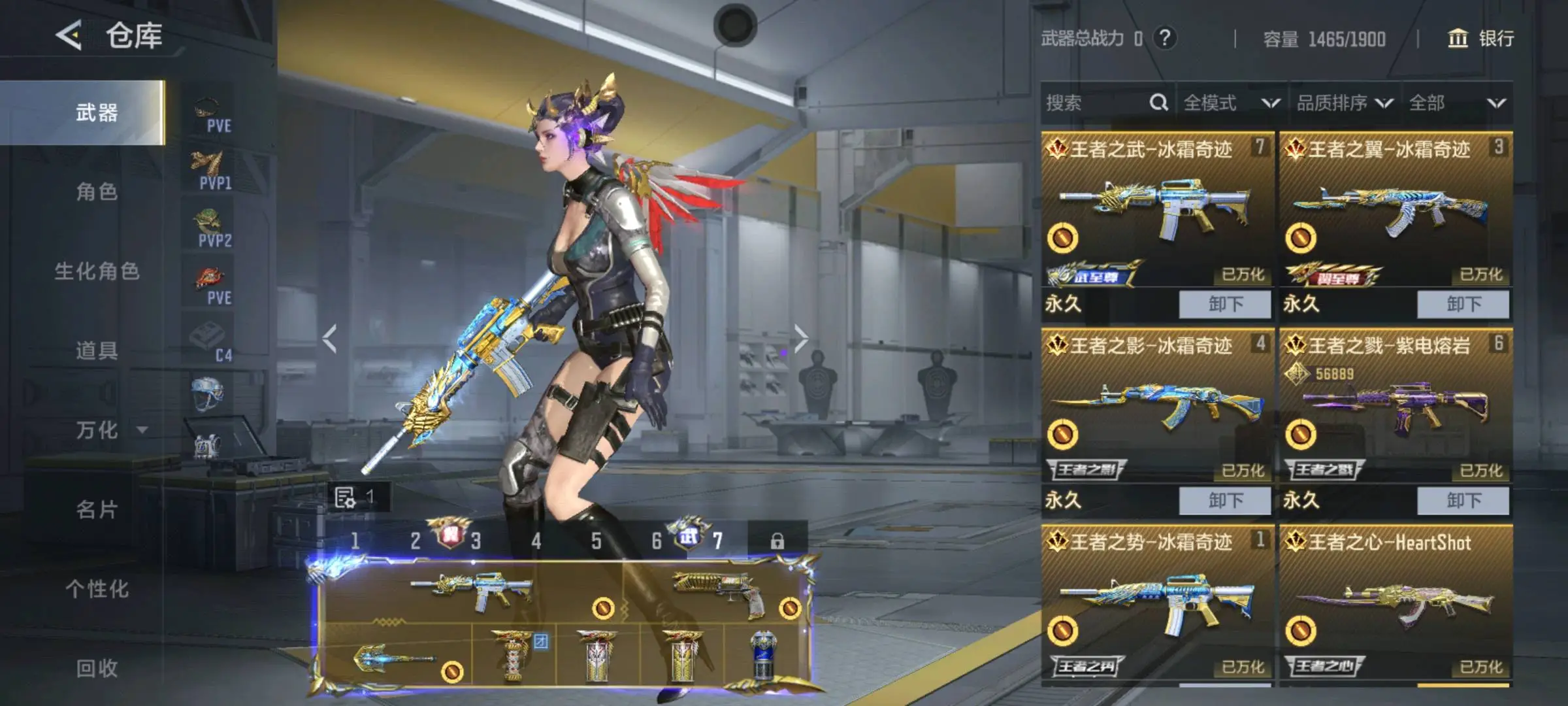
Task: Open the 回收 recycle section
Action: [x=97, y=668]
